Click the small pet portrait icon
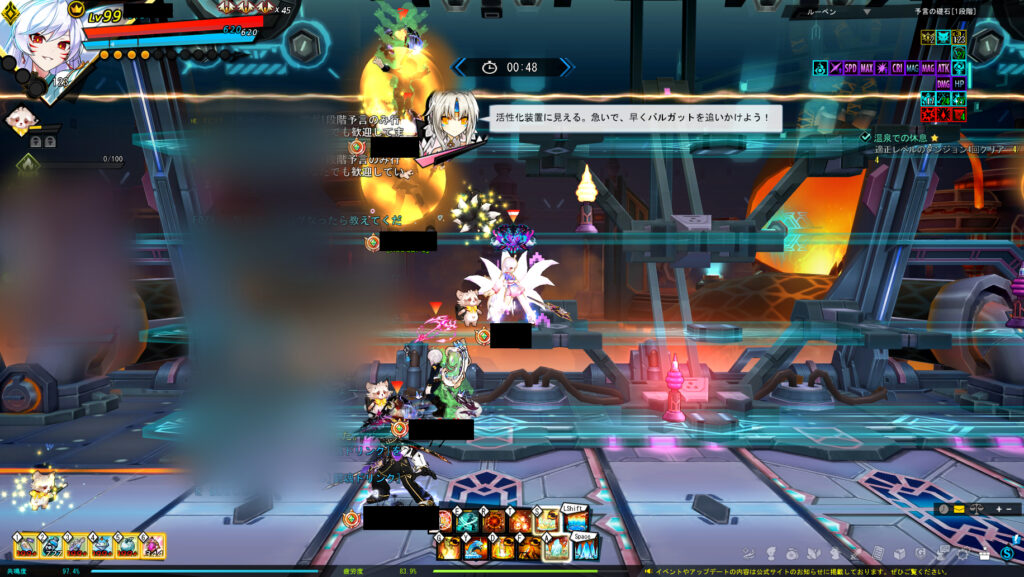The width and height of the screenshot is (1024, 577). pyautogui.click(x=18, y=120)
